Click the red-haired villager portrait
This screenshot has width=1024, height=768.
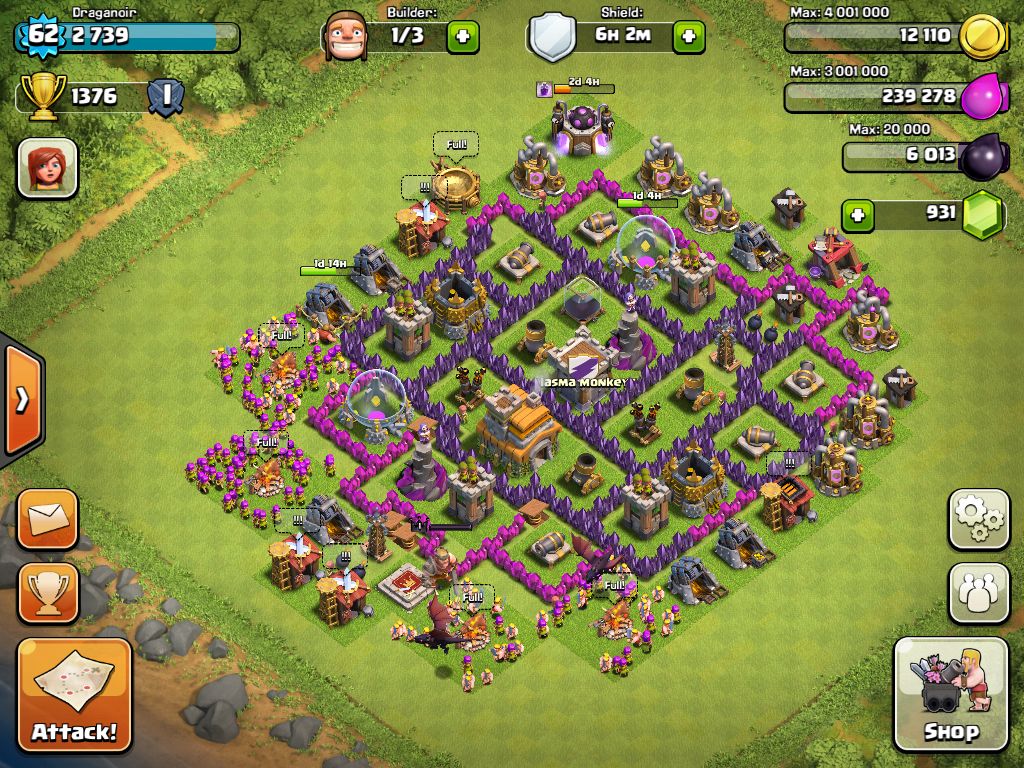coord(47,167)
